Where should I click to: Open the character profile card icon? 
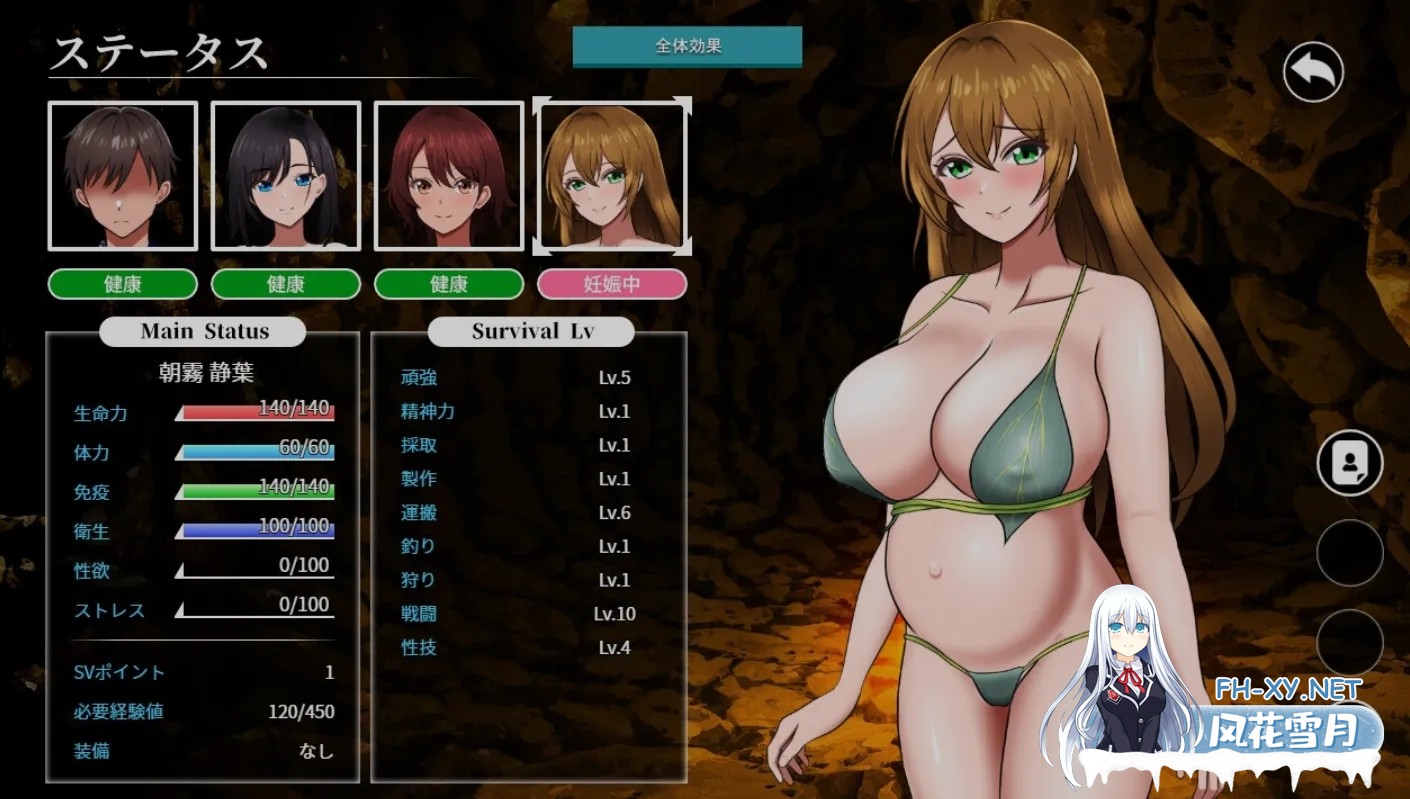click(1350, 463)
